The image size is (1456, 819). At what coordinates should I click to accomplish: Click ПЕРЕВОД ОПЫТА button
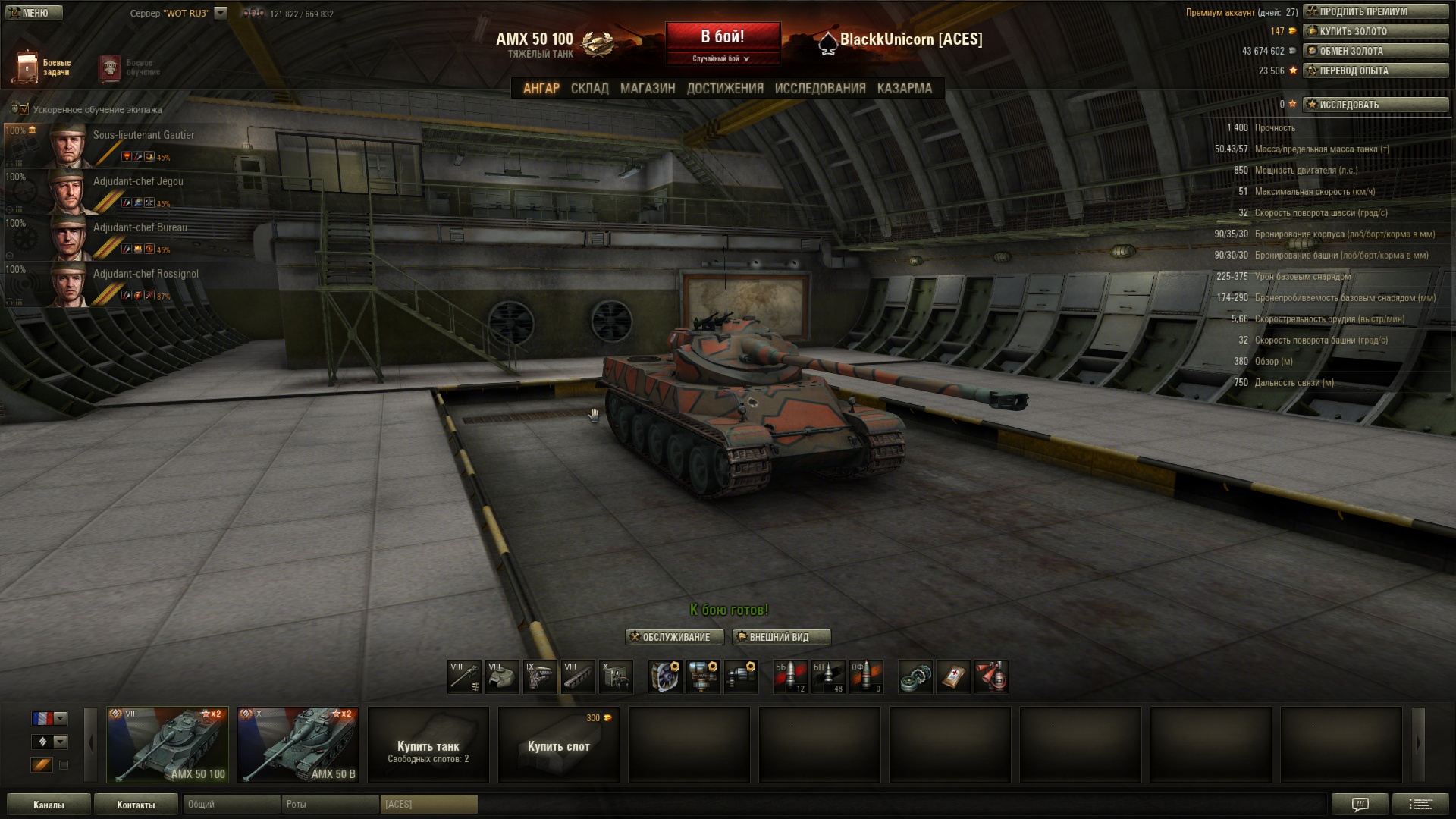1375,71
